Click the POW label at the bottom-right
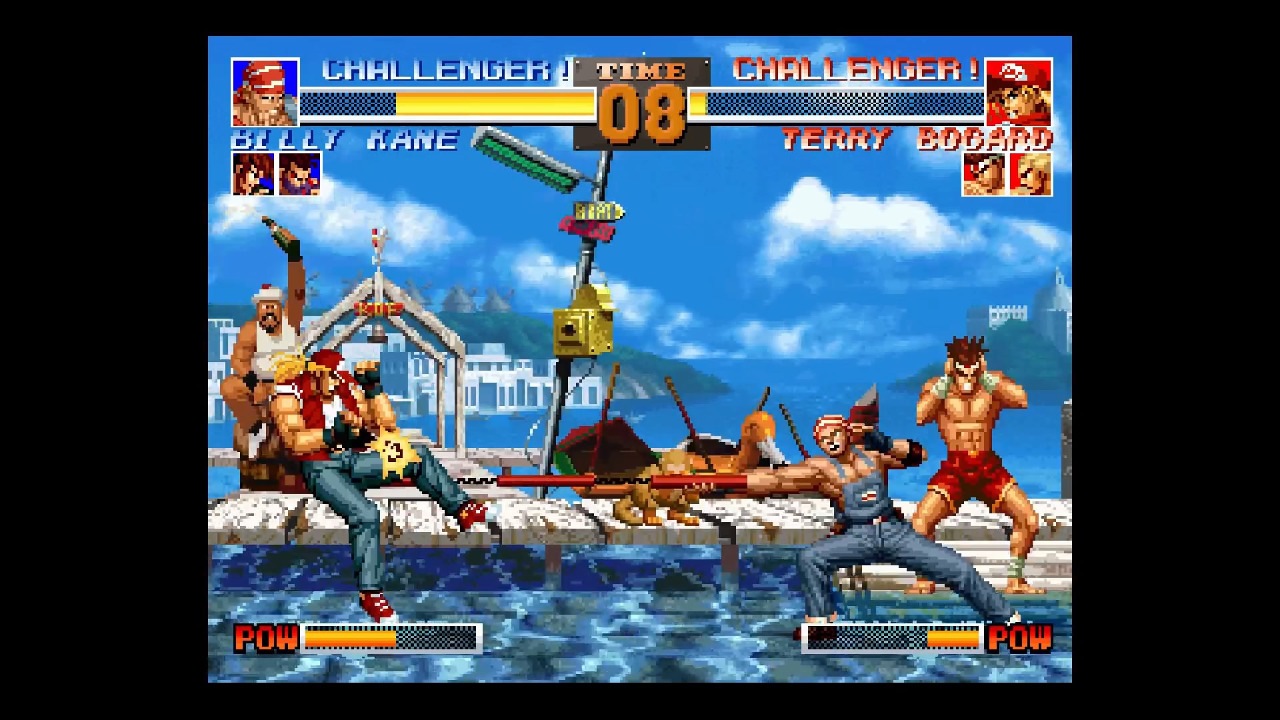The height and width of the screenshot is (720, 1280). pyautogui.click(x=1022, y=638)
